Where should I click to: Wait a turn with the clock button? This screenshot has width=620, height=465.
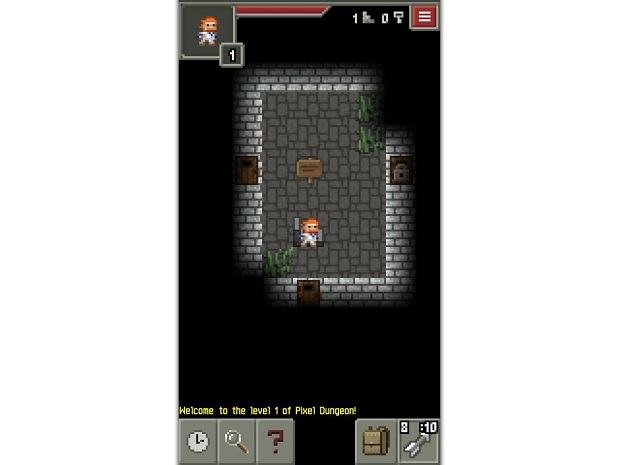click(198, 441)
